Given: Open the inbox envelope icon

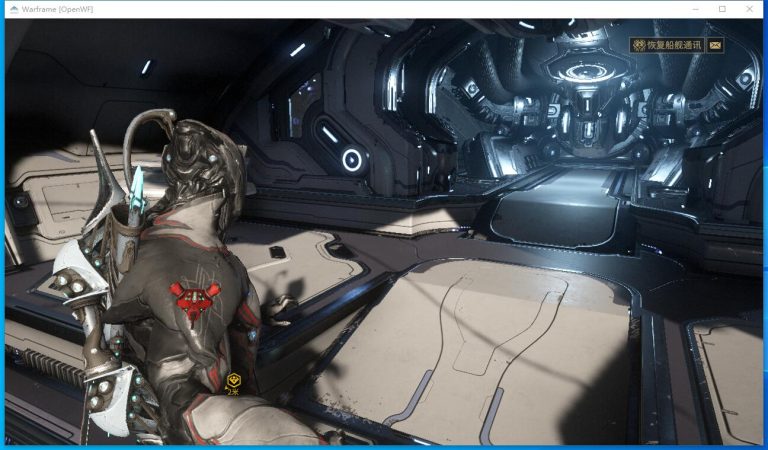Looking at the screenshot, I should tap(715, 45).
